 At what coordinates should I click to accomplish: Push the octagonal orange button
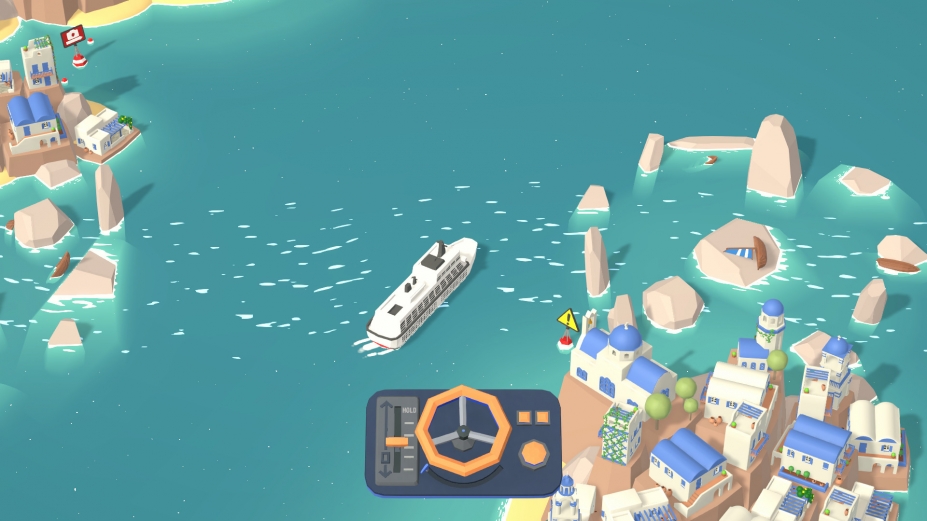coord(534,452)
